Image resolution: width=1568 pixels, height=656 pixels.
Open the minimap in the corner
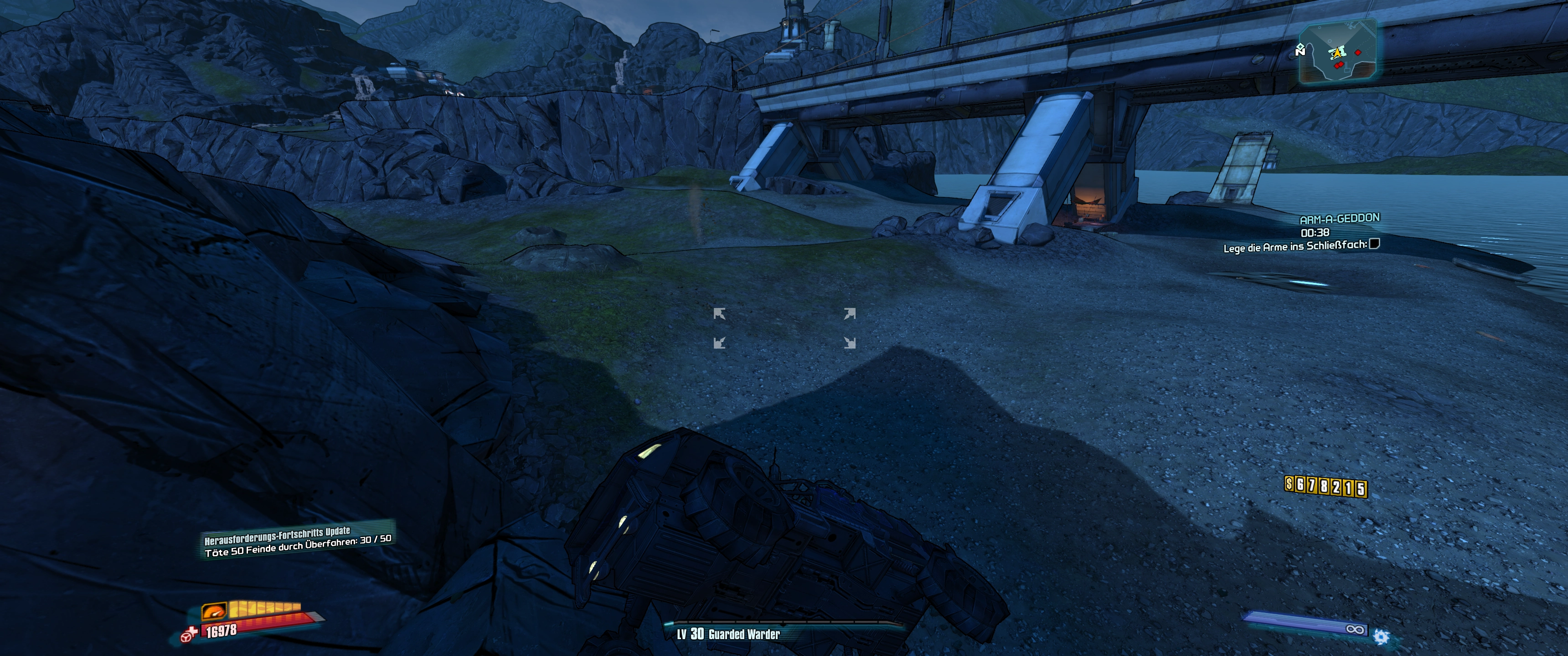coord(1337,52)
